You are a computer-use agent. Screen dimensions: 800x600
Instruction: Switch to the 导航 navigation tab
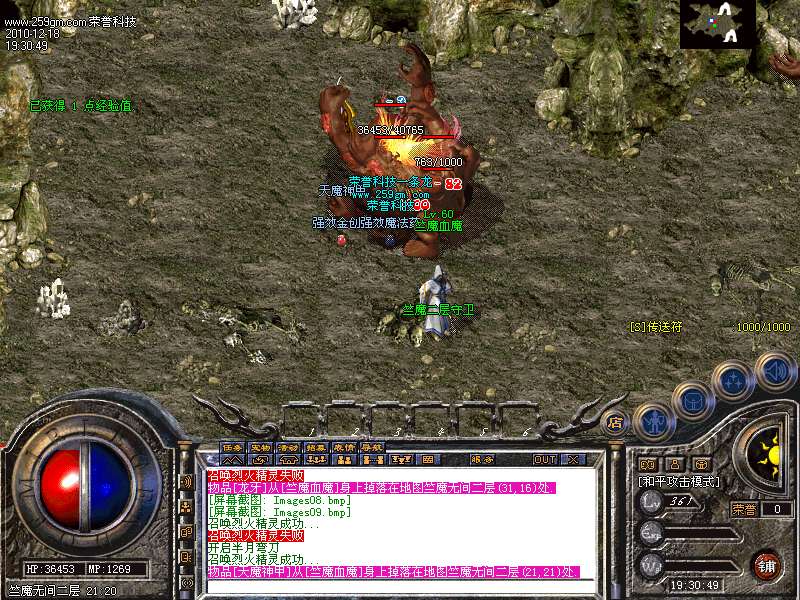(x=373, y=447)
